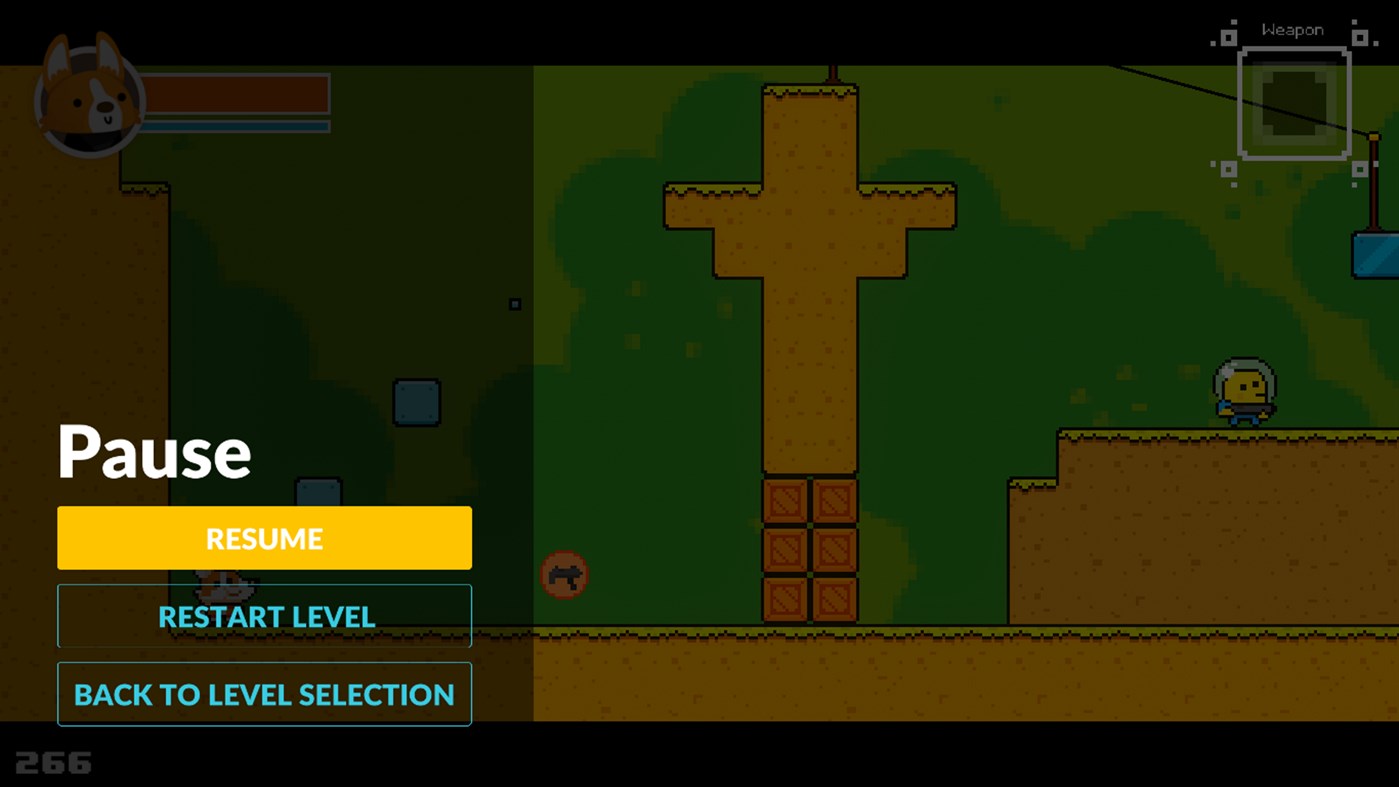Open Back to Level Selection
1399x787 pixels.
264,693
